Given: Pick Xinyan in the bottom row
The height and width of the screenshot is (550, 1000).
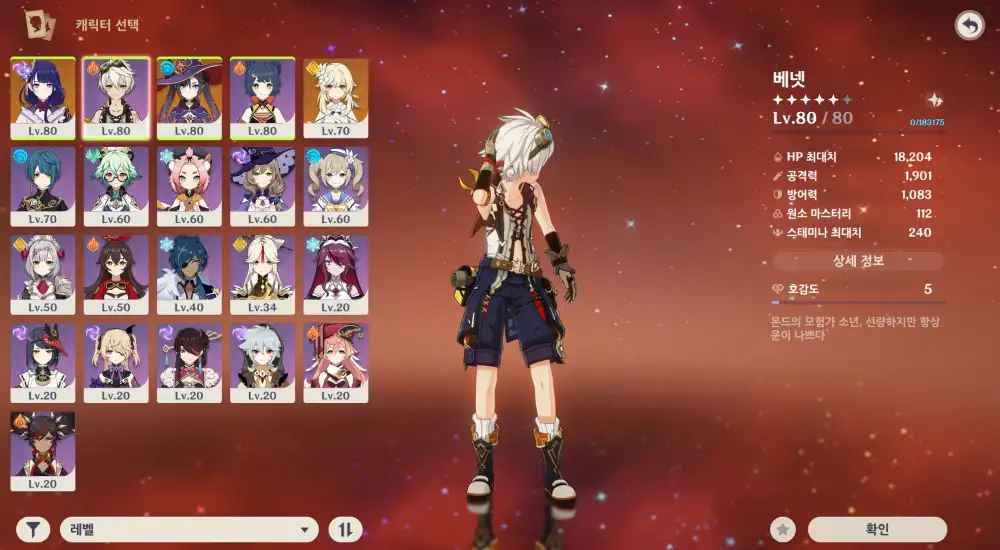Looking at the screenshot, I should pyautogui.click(x=42, y=449).
